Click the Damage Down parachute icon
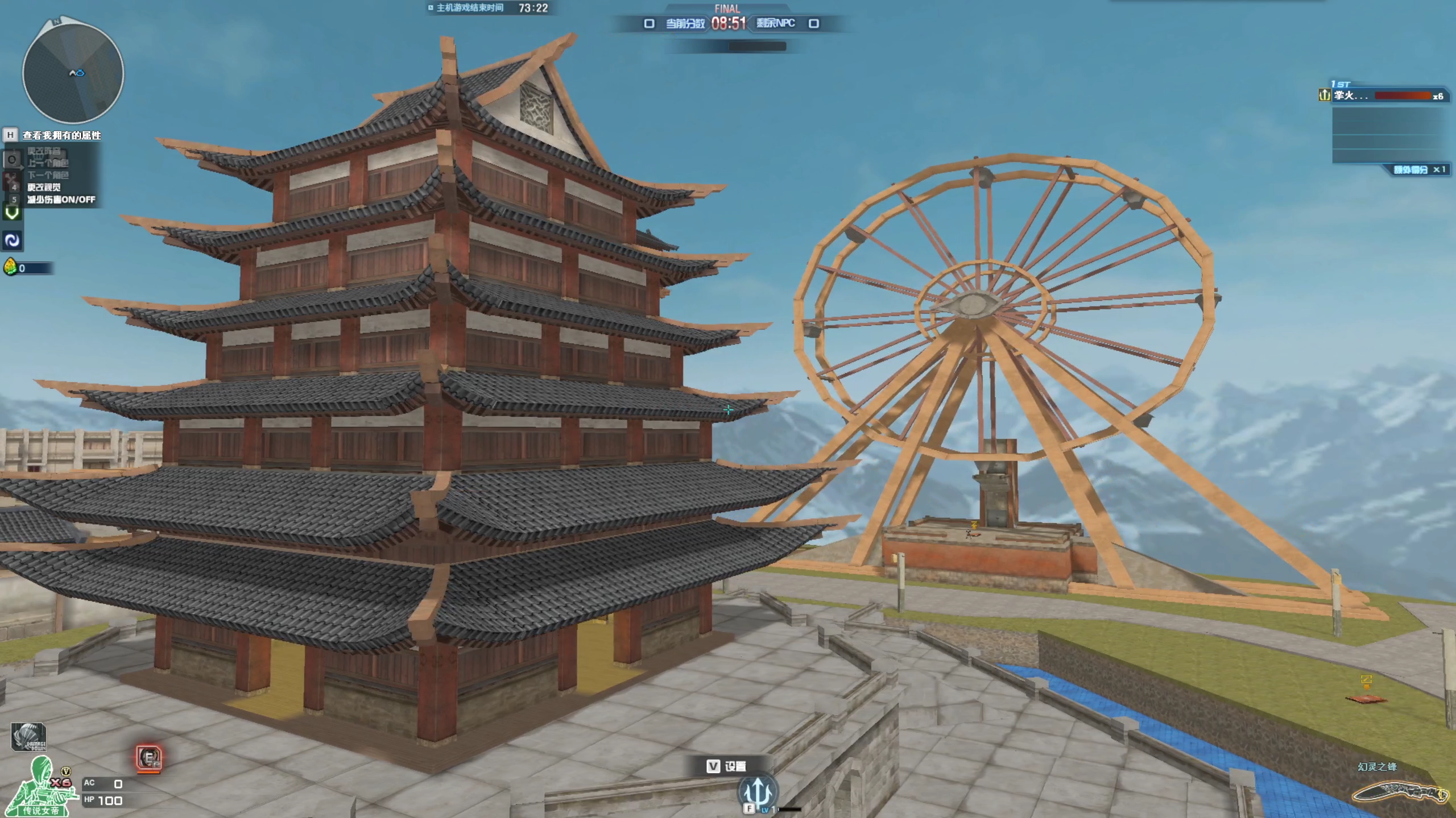The image size is (1456, 818). (x=28, y=737)
